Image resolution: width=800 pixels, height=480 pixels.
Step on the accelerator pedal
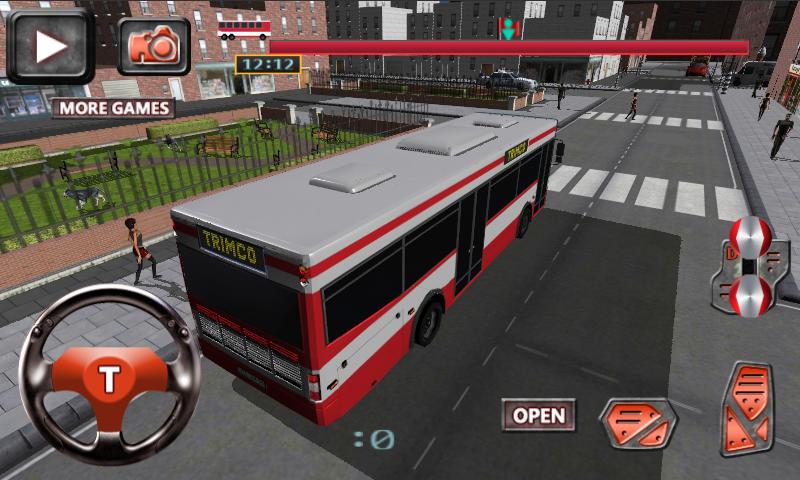point(746,409)
